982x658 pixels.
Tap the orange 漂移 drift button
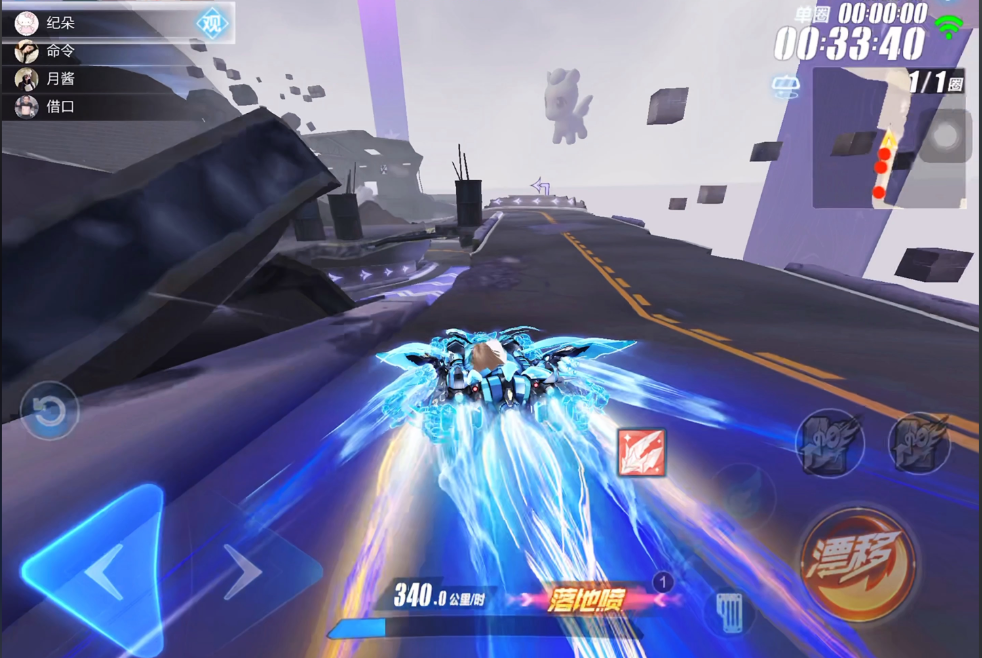pos(859,564)
